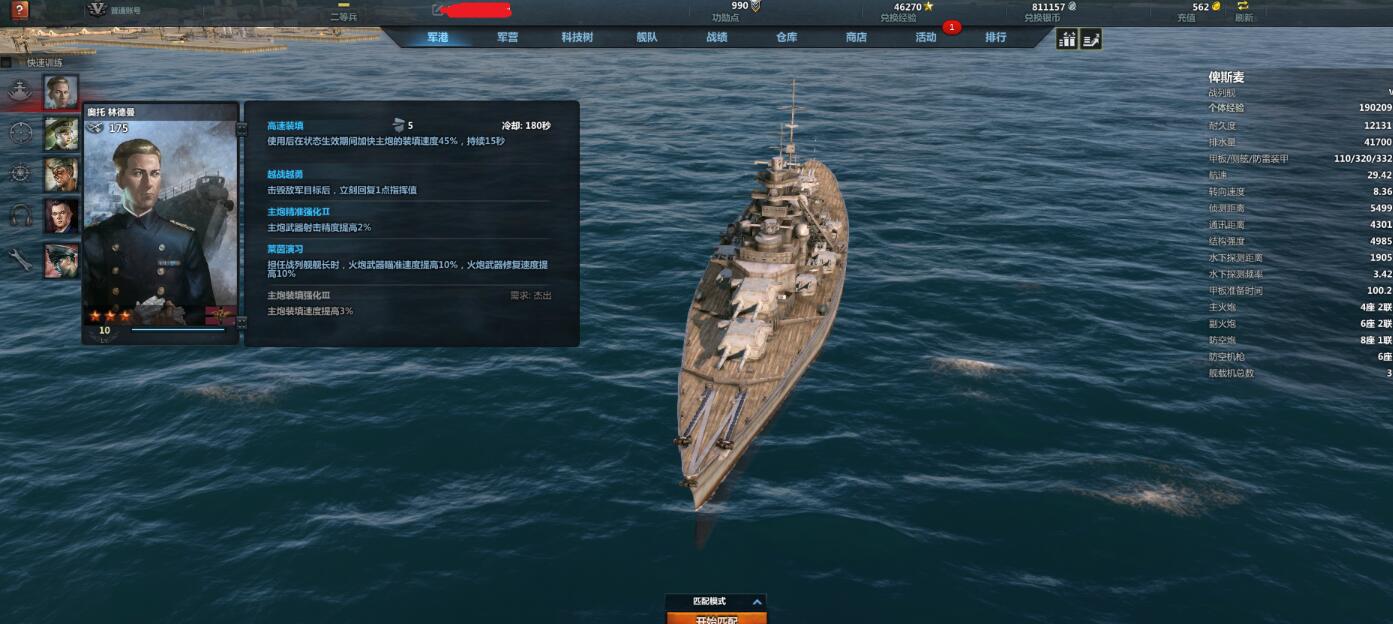1393x624 pixels.
Task: Go to the 商店 shop tab
Action: tap(856, 38)
